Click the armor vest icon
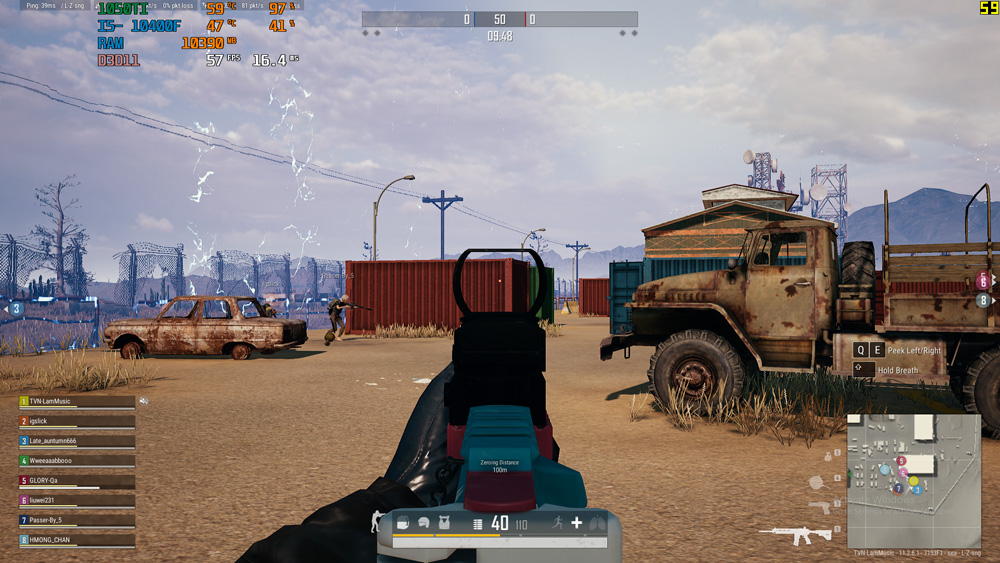 (446, 523)
